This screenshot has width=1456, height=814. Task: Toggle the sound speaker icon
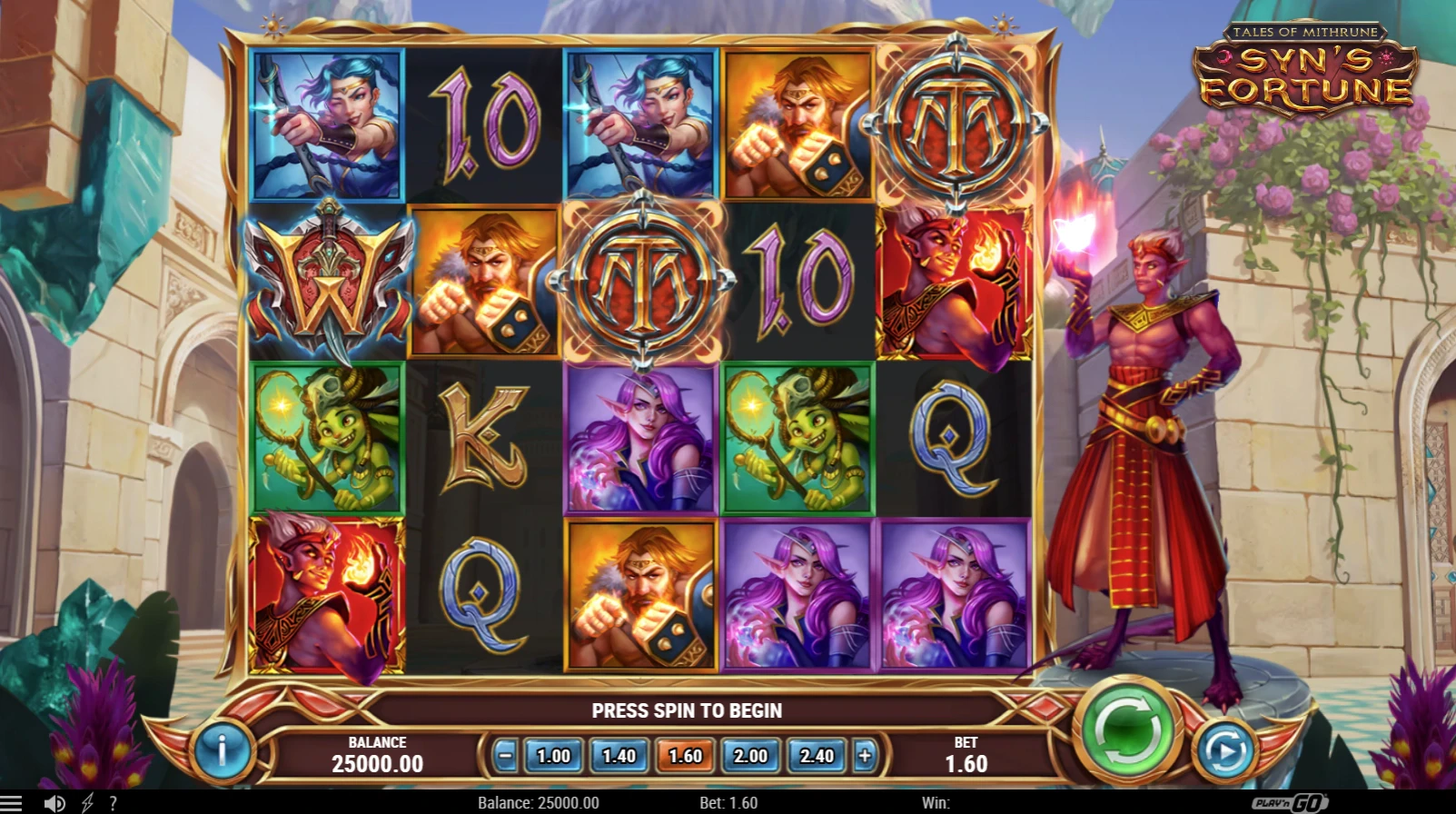54,803
